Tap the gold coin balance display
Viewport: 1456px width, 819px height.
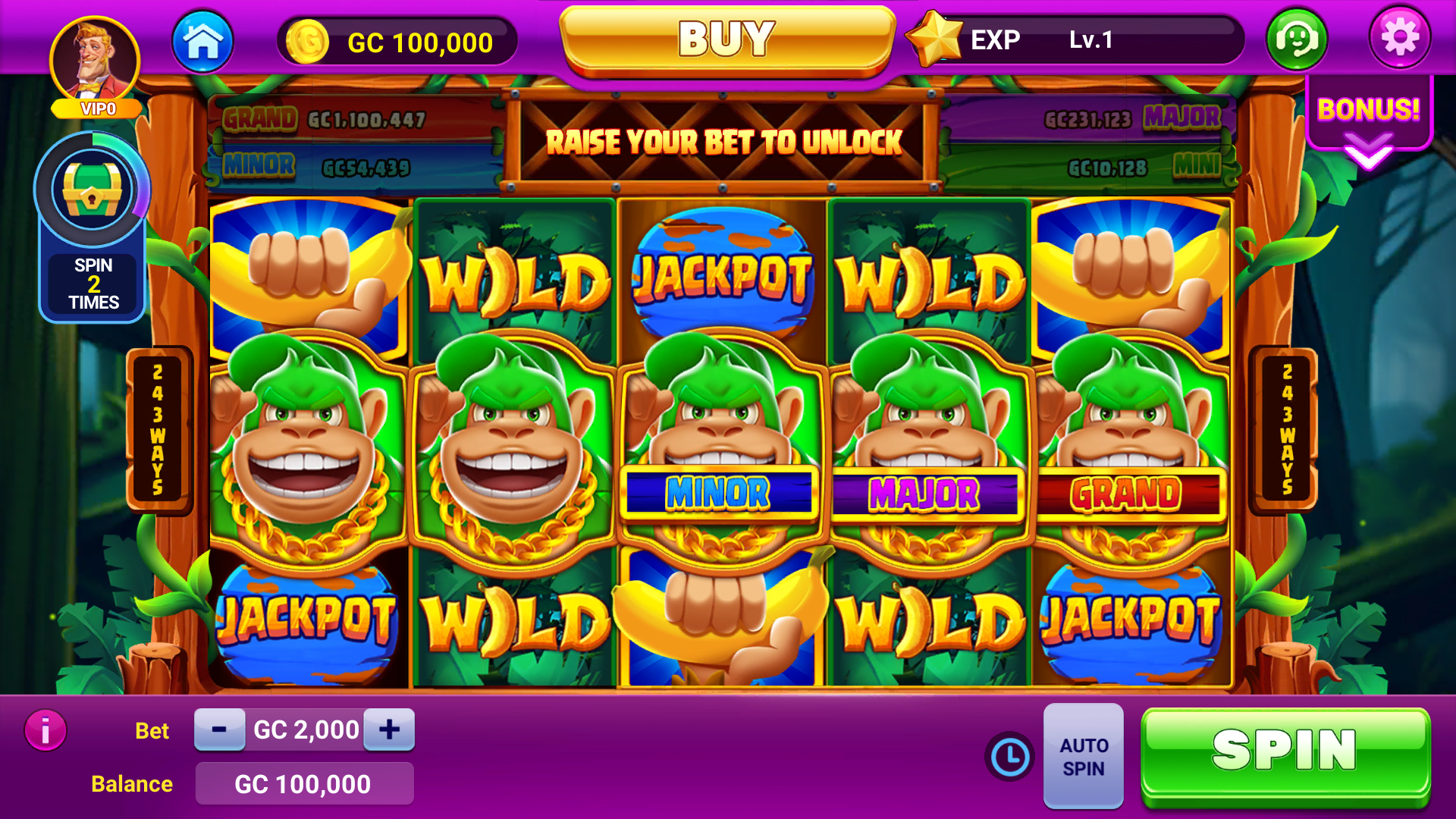coord(398,42)
